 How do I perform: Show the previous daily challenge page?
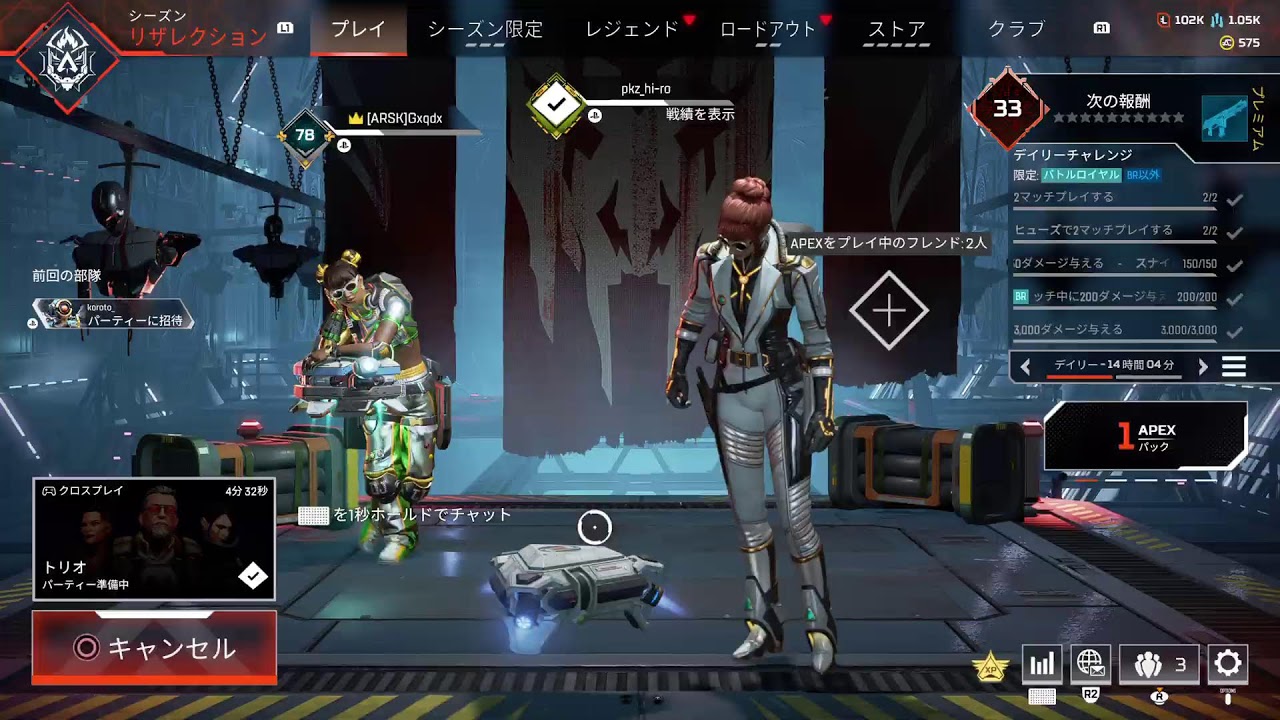pyautogui.click(x=1025, y=367)
